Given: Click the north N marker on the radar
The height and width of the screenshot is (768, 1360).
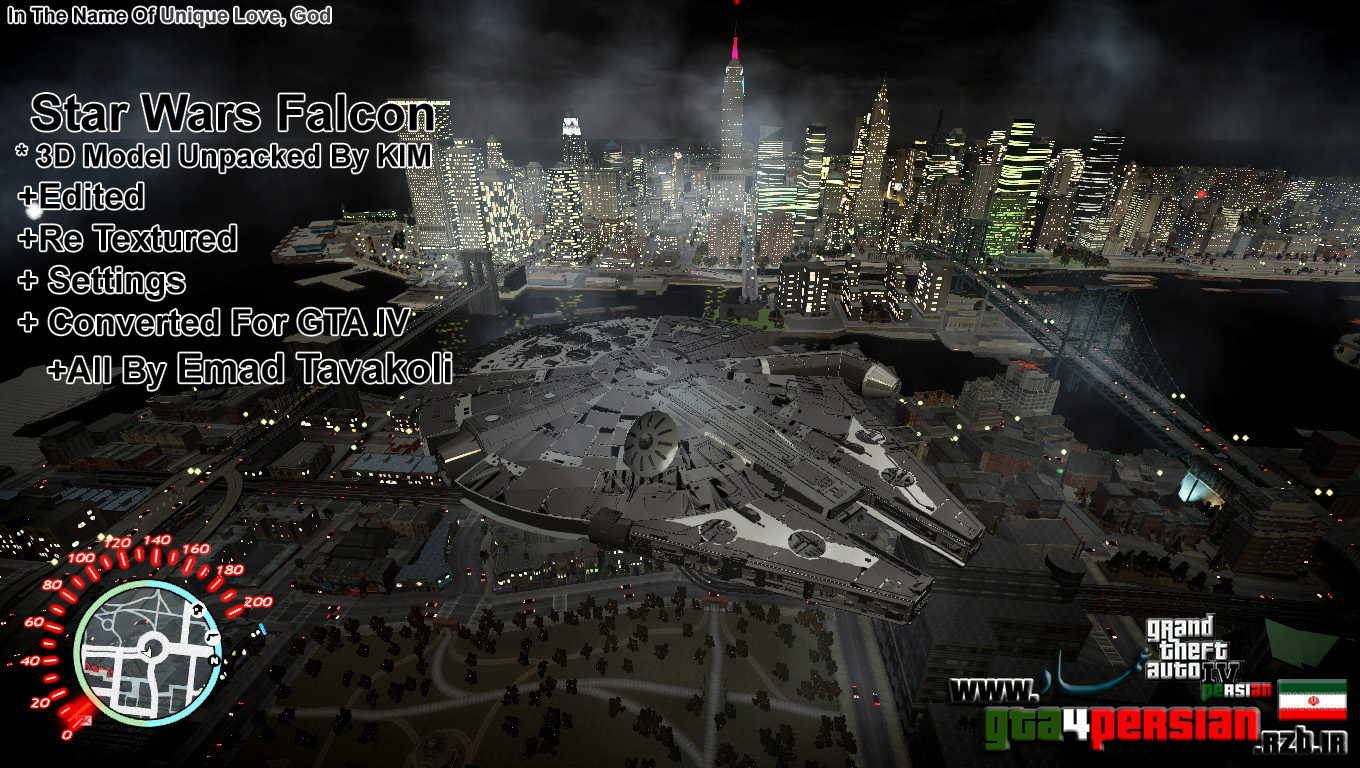Looking at the screenshot, I should pos(214,661).
